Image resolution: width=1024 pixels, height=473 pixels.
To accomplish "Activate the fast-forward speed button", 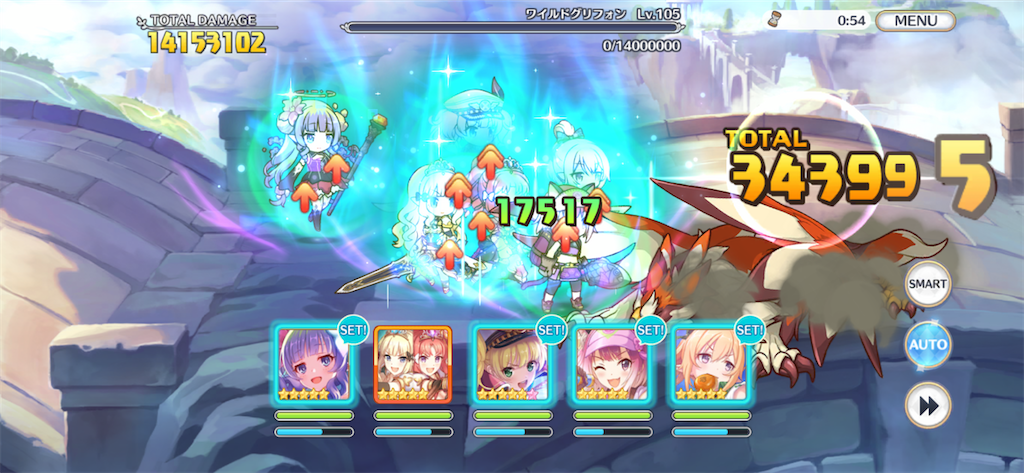I will click(927, 406).
